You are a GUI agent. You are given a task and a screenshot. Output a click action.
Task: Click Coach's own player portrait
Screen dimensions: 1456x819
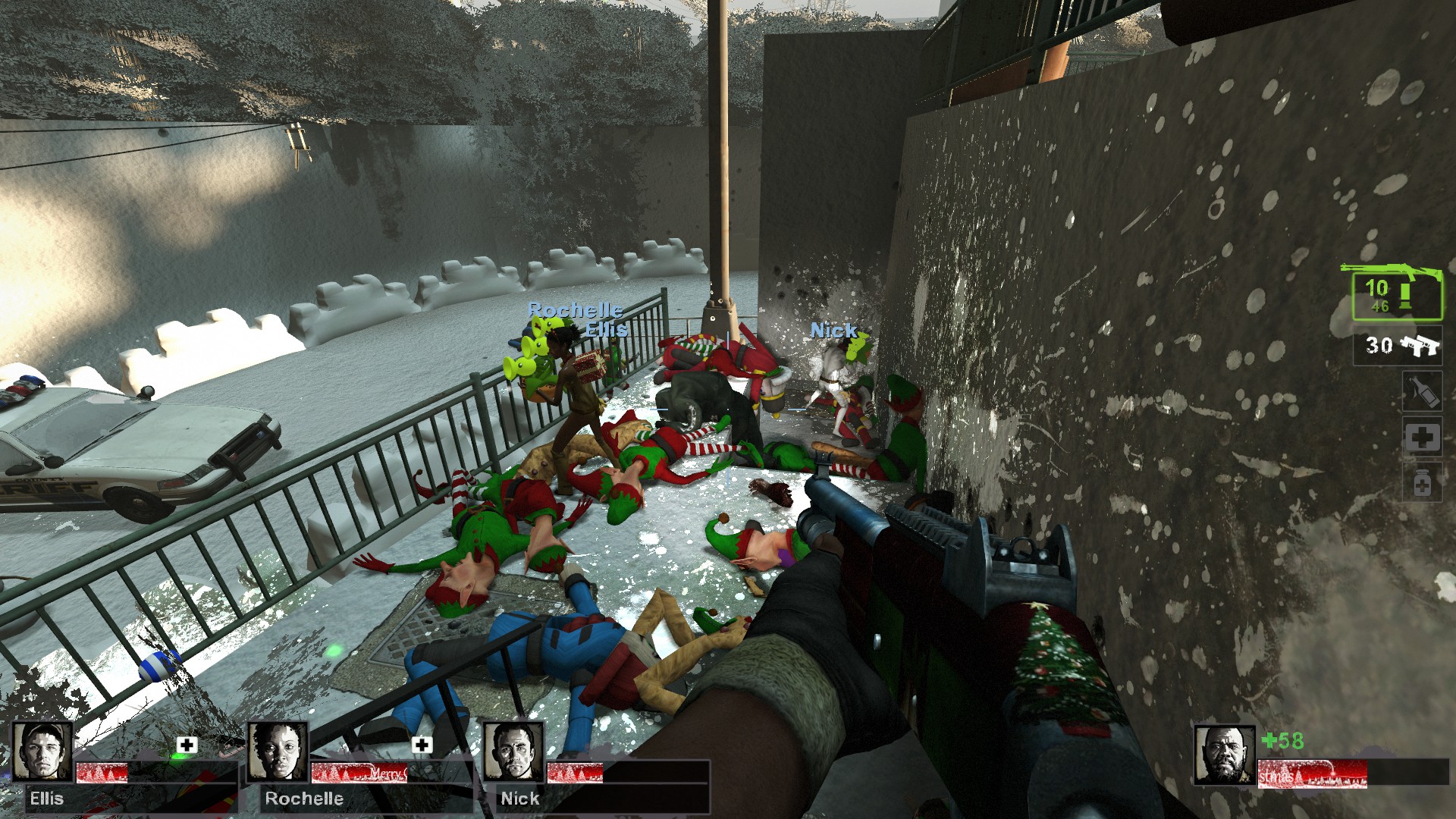tap(1224, 755)
